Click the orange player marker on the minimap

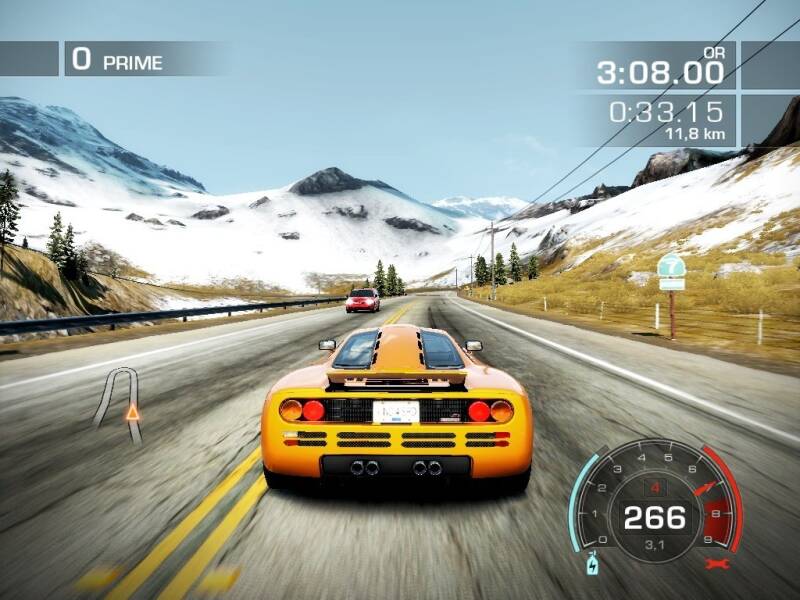pyautogui.click(x=132, y=411)
